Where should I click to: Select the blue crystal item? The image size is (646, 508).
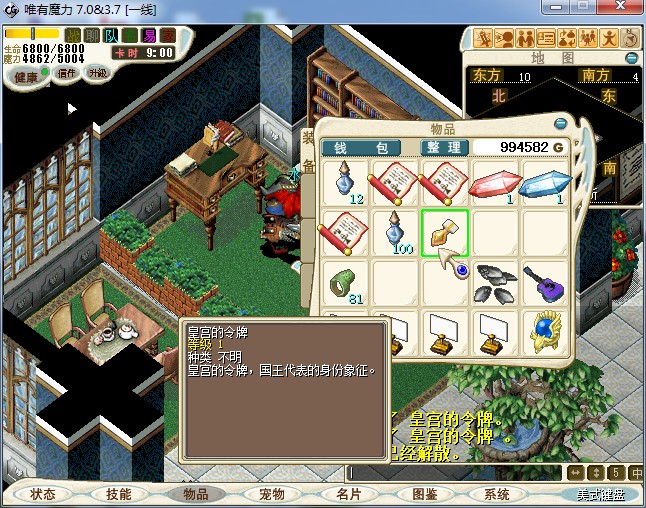tap(543, 184)
